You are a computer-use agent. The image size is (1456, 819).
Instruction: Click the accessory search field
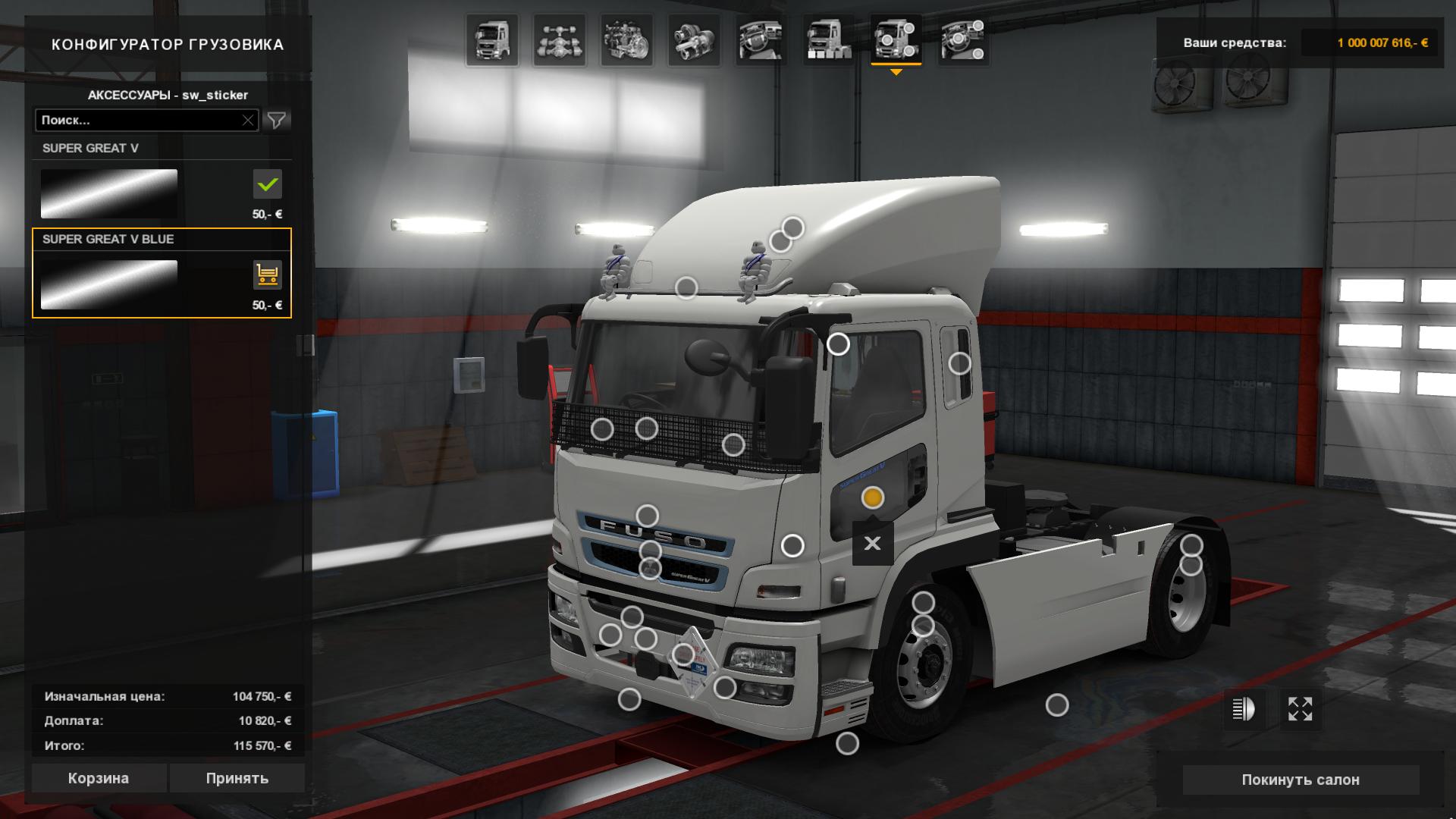[139, 120]
